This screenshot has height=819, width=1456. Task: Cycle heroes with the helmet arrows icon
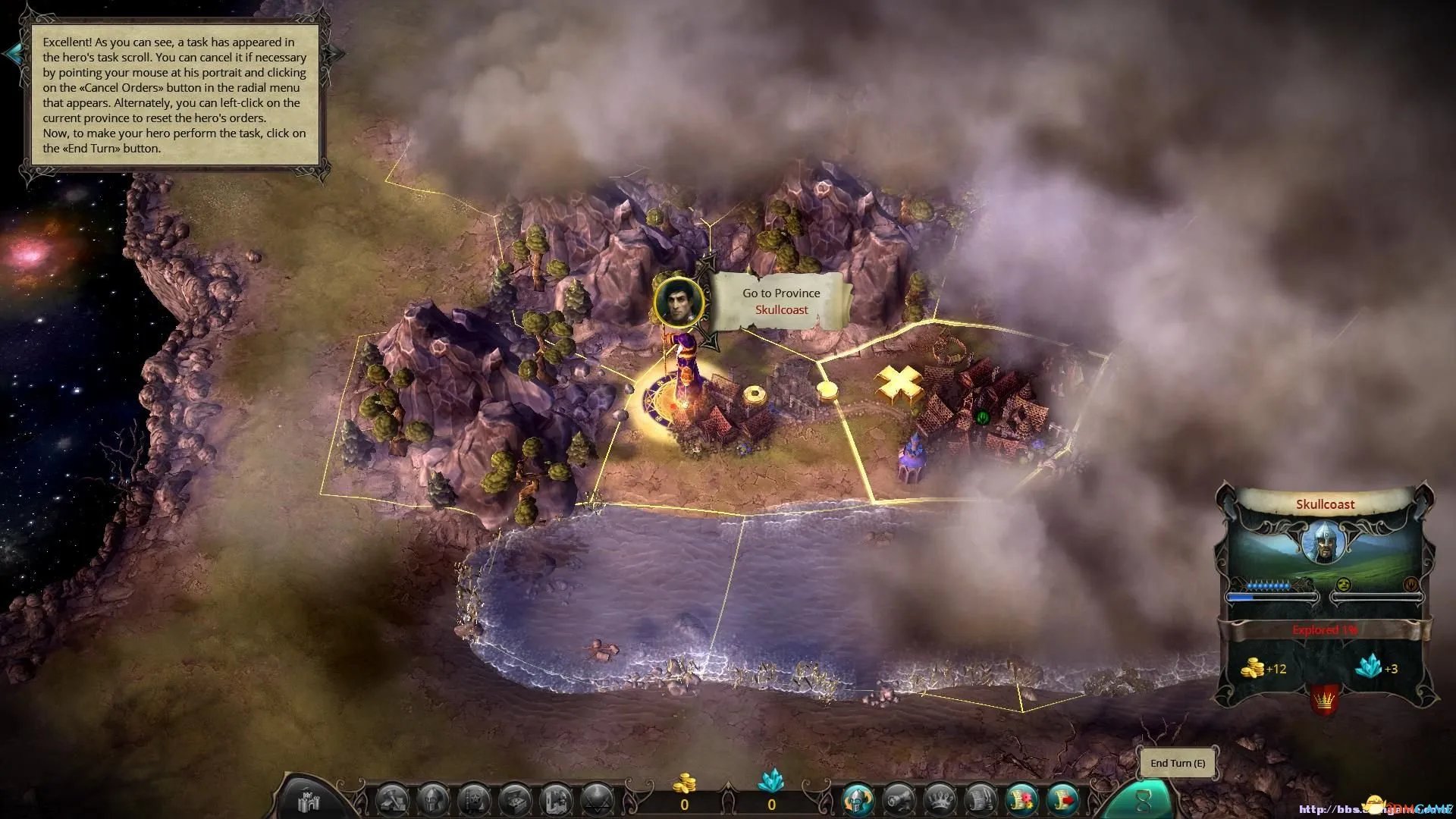(x=858, y=801)
